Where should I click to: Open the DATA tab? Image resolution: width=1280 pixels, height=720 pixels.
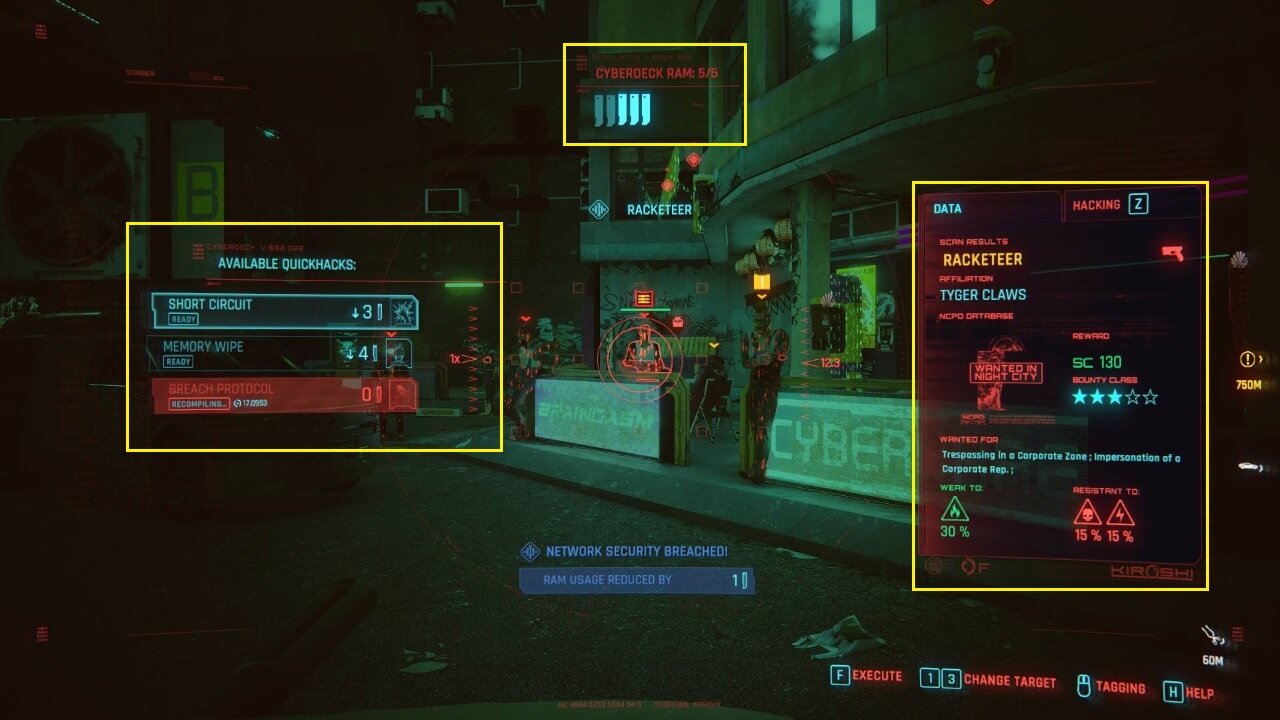[x=947, y=208]
